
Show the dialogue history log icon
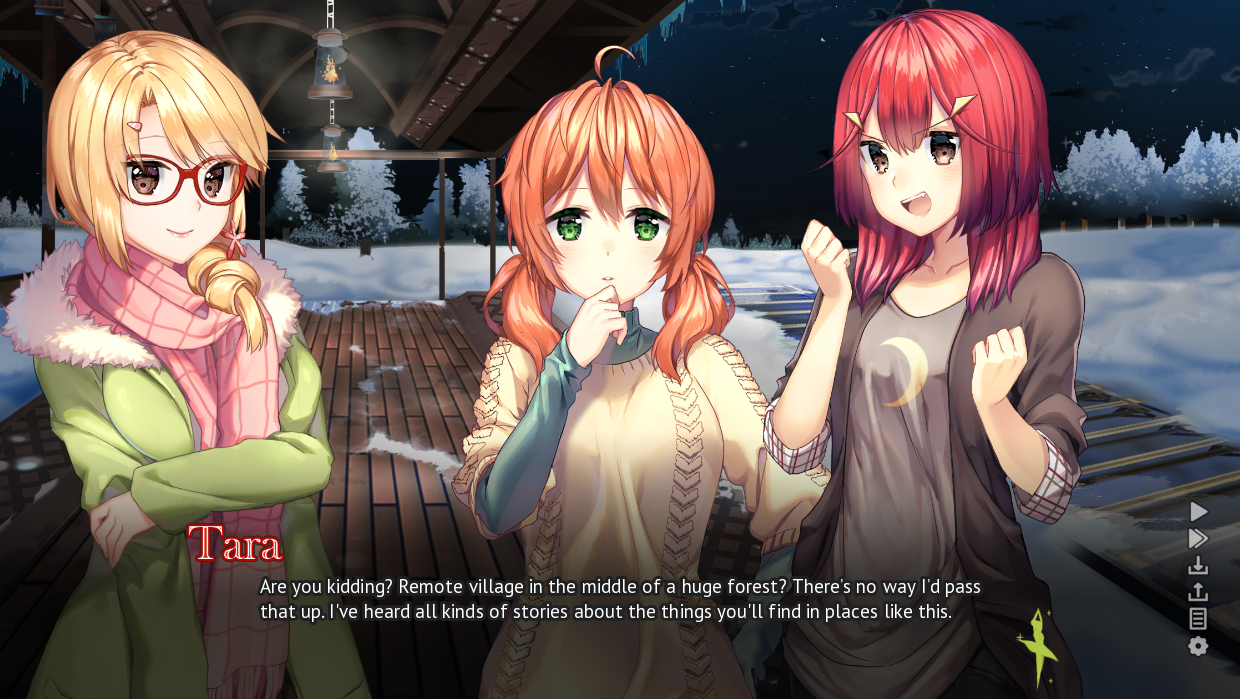1198,619
